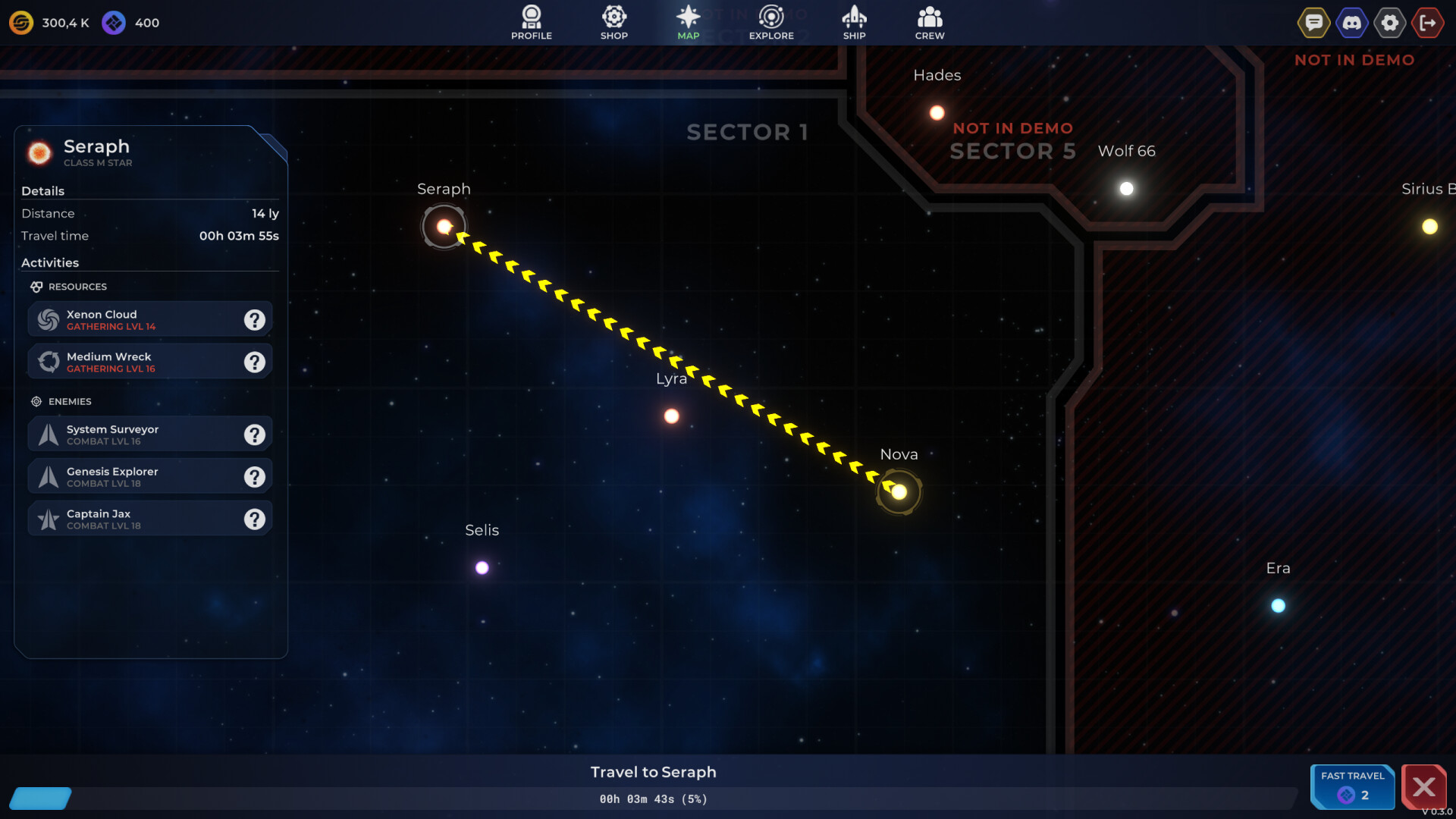Screen dimensions: 1456x819
Task: Show info about Captain Jax enemy
Action: (x=254, y=519)
